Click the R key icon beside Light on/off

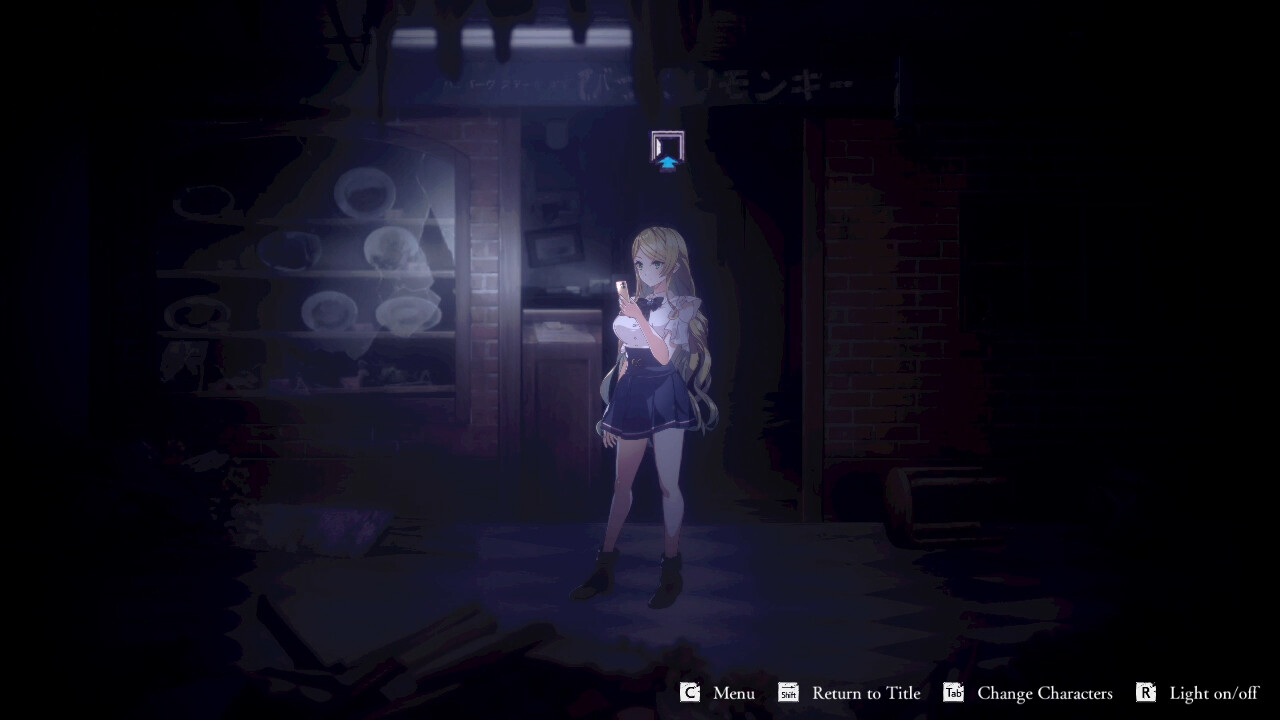tap(1146, 692)
